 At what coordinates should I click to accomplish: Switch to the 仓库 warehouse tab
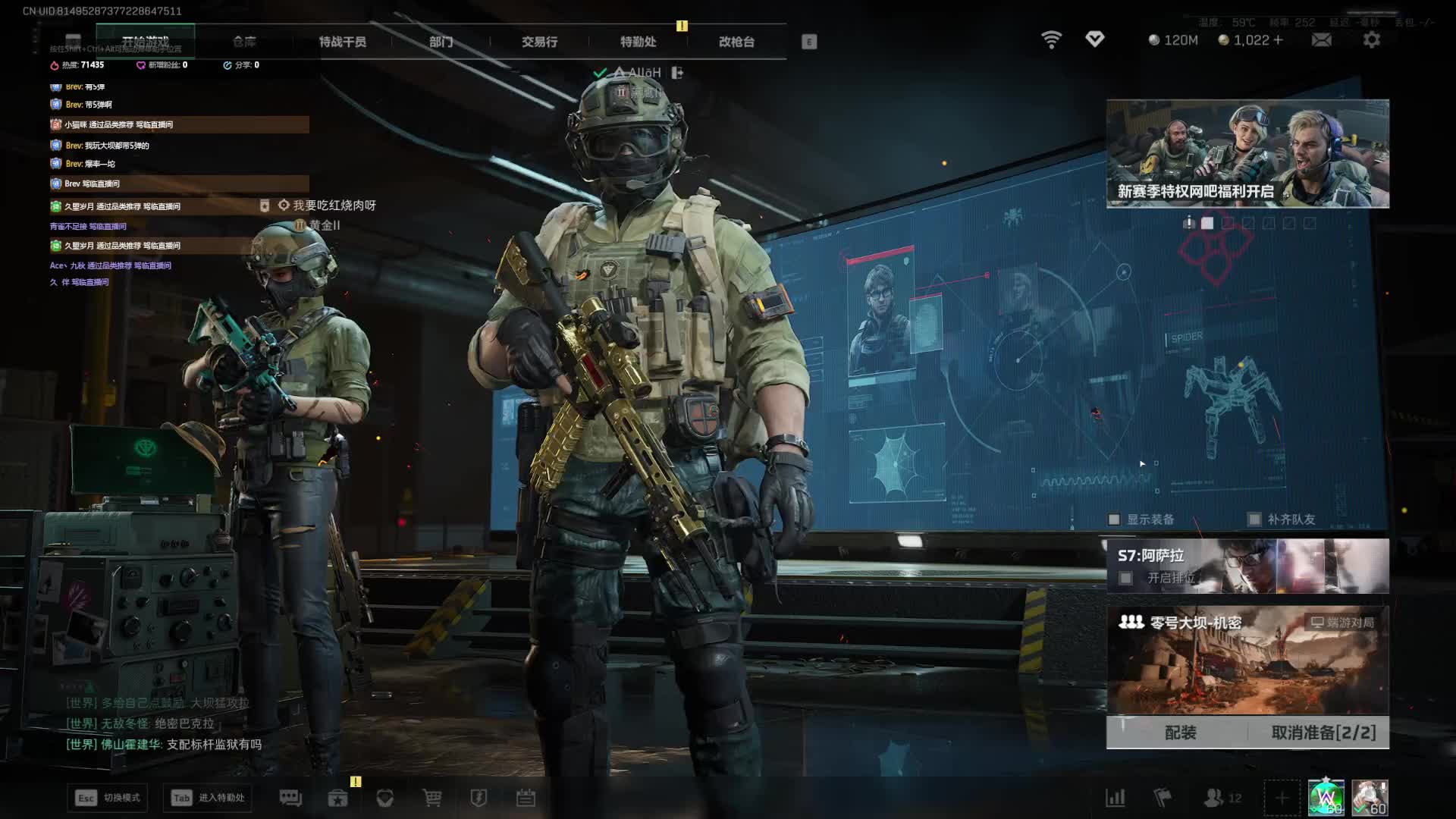[244, 42]
